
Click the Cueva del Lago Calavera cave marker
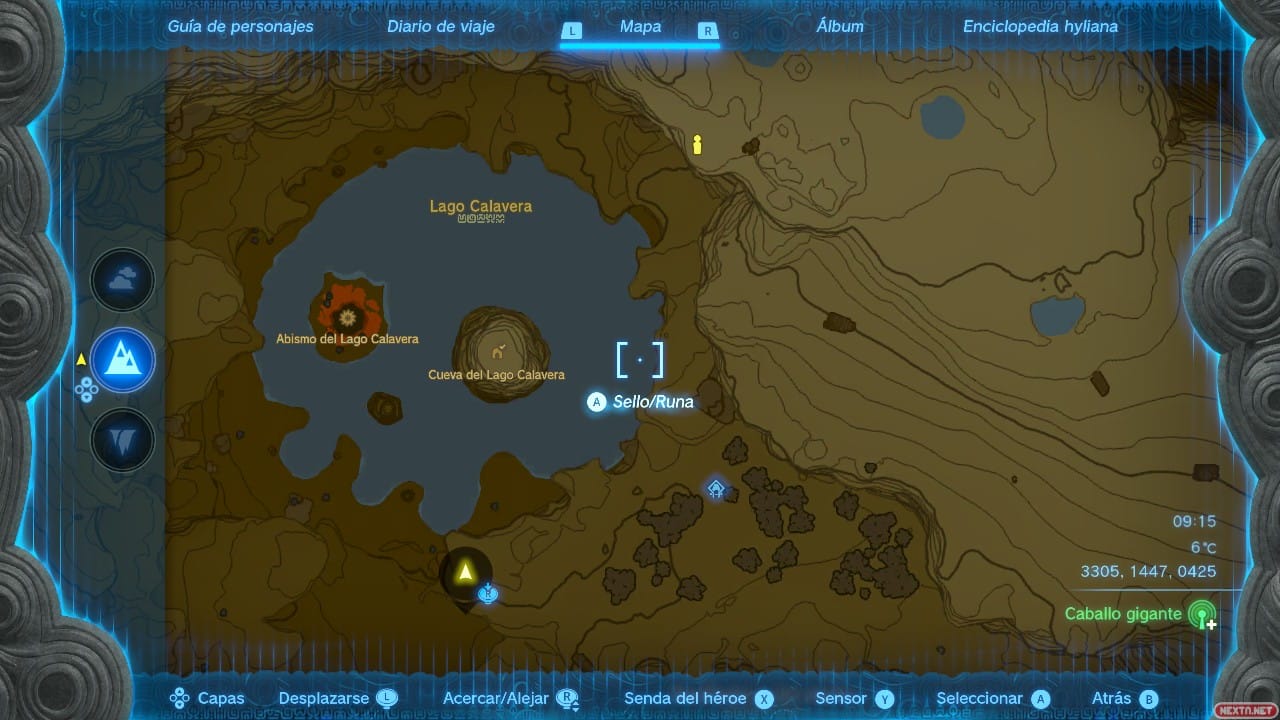point(497,351)
